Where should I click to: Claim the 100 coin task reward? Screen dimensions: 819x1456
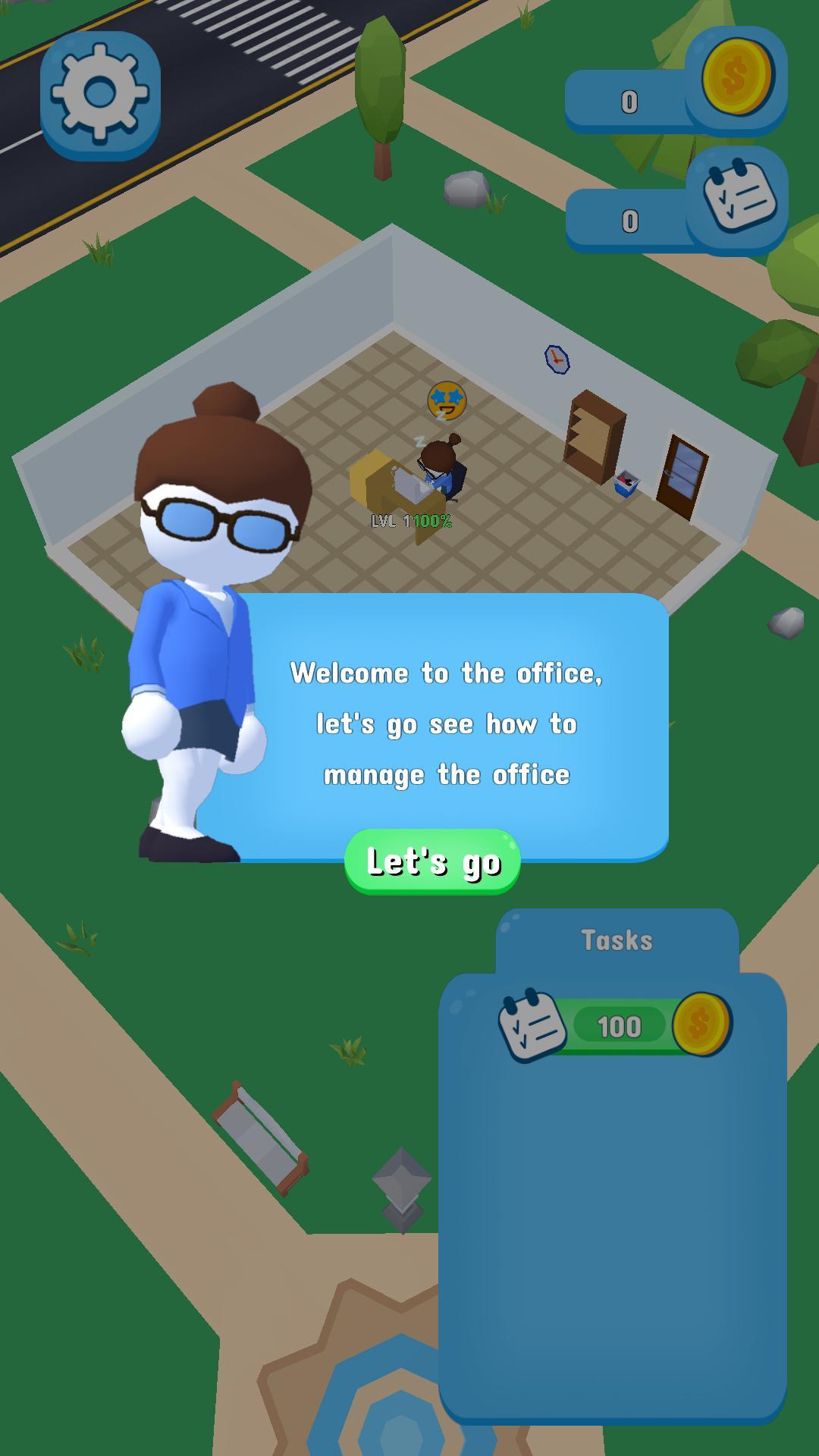617,1027
